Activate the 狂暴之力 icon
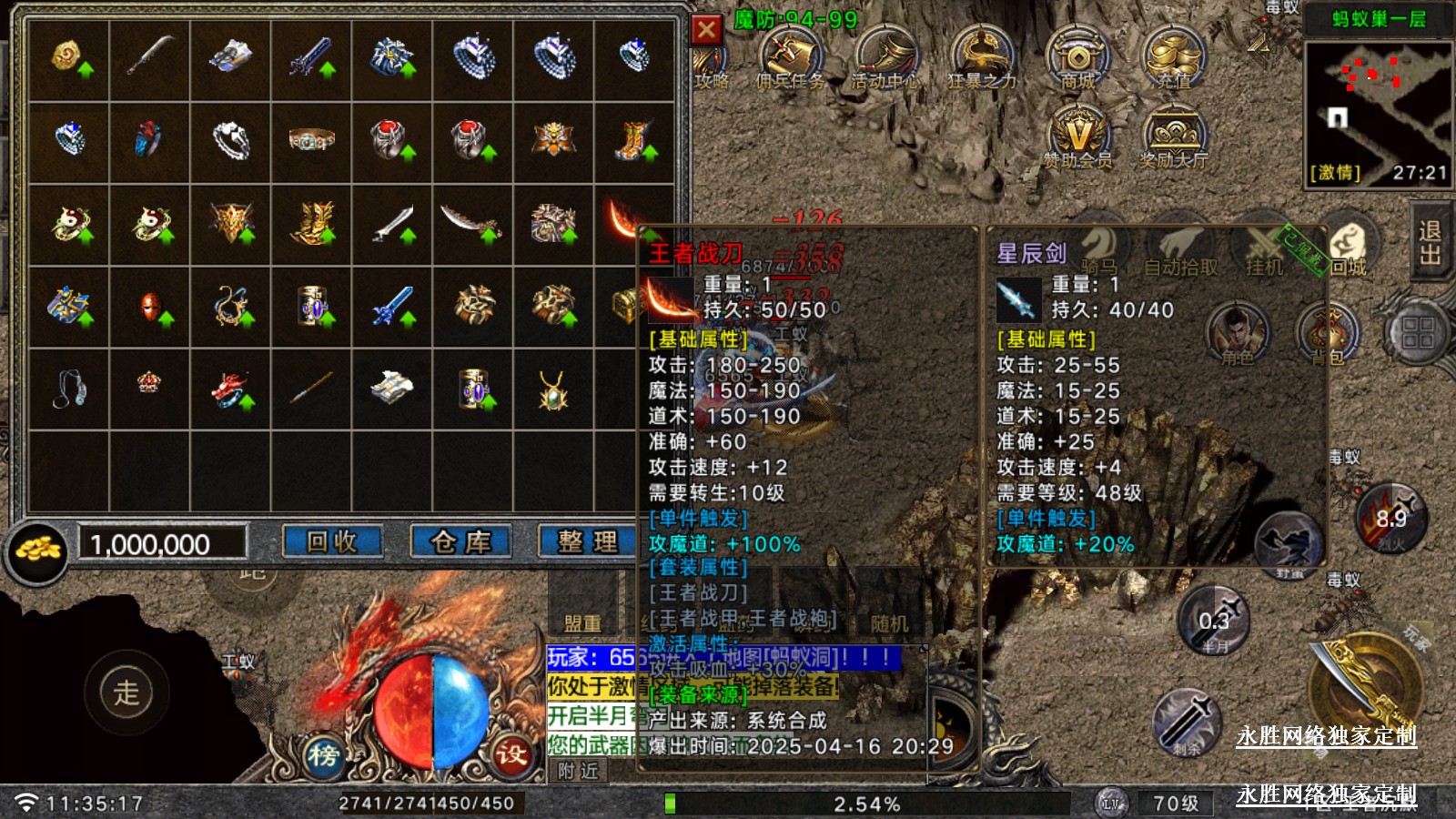The height and width of the screenshot is (819, 1456). coord(982,57)
